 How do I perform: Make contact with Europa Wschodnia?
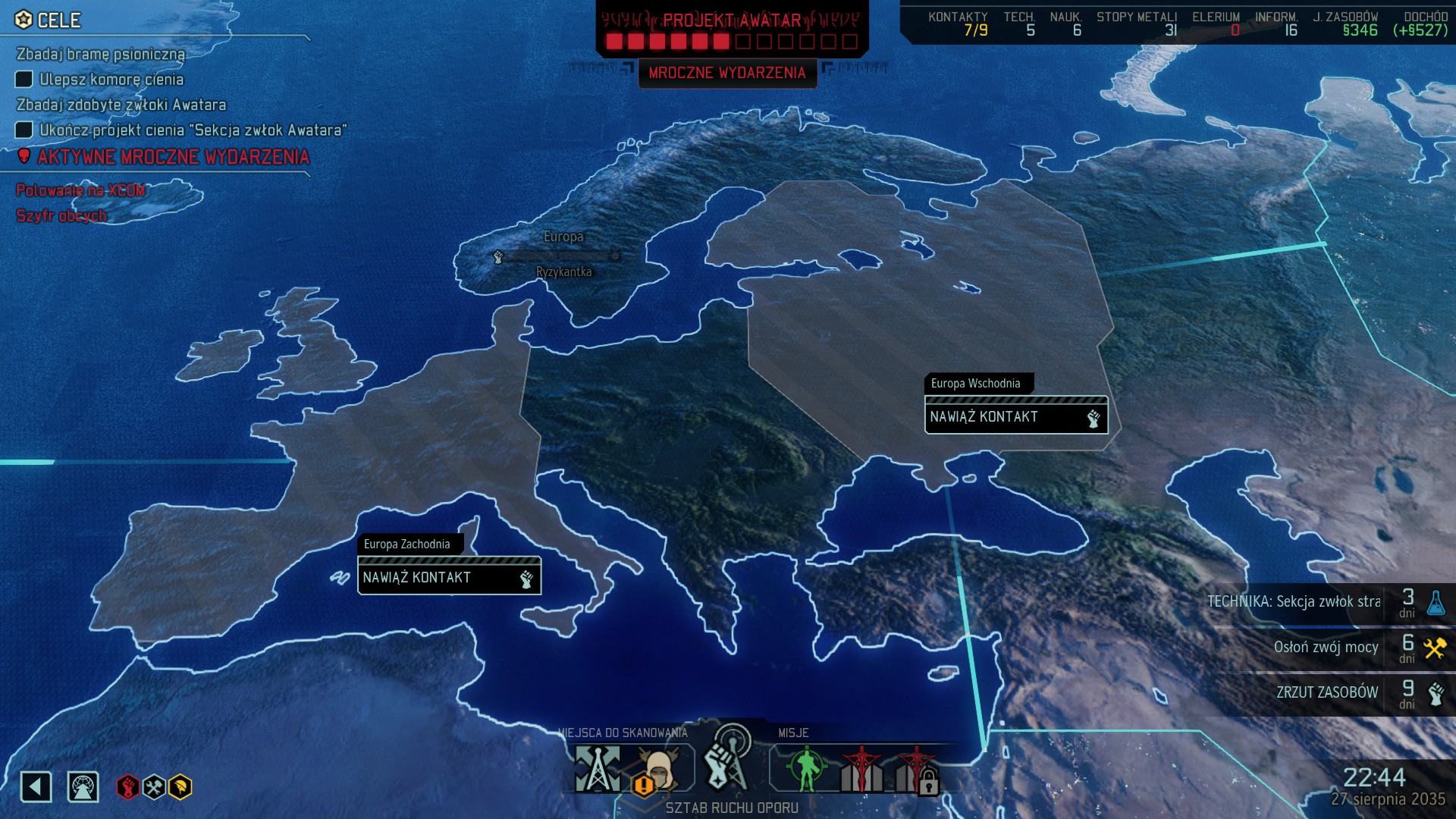click(1015, 416)
